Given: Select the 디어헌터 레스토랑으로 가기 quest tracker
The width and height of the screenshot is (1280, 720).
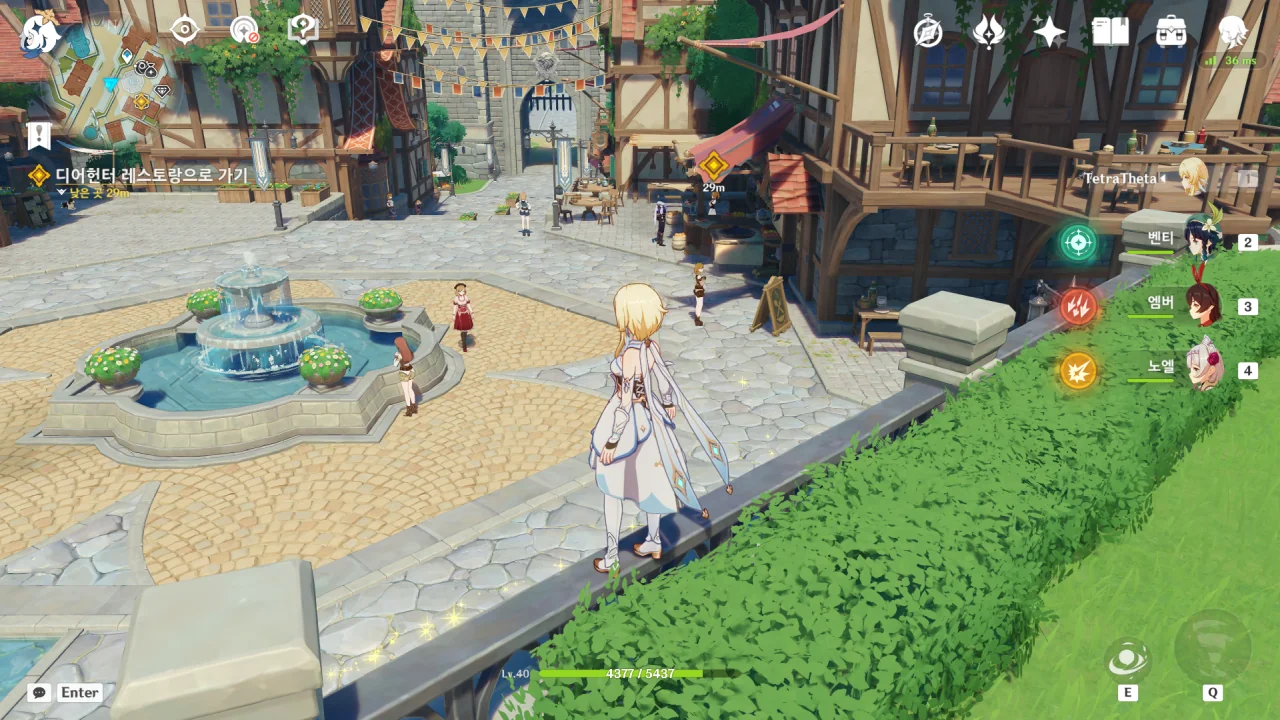Looking at the screenshot, I should 150,176.
